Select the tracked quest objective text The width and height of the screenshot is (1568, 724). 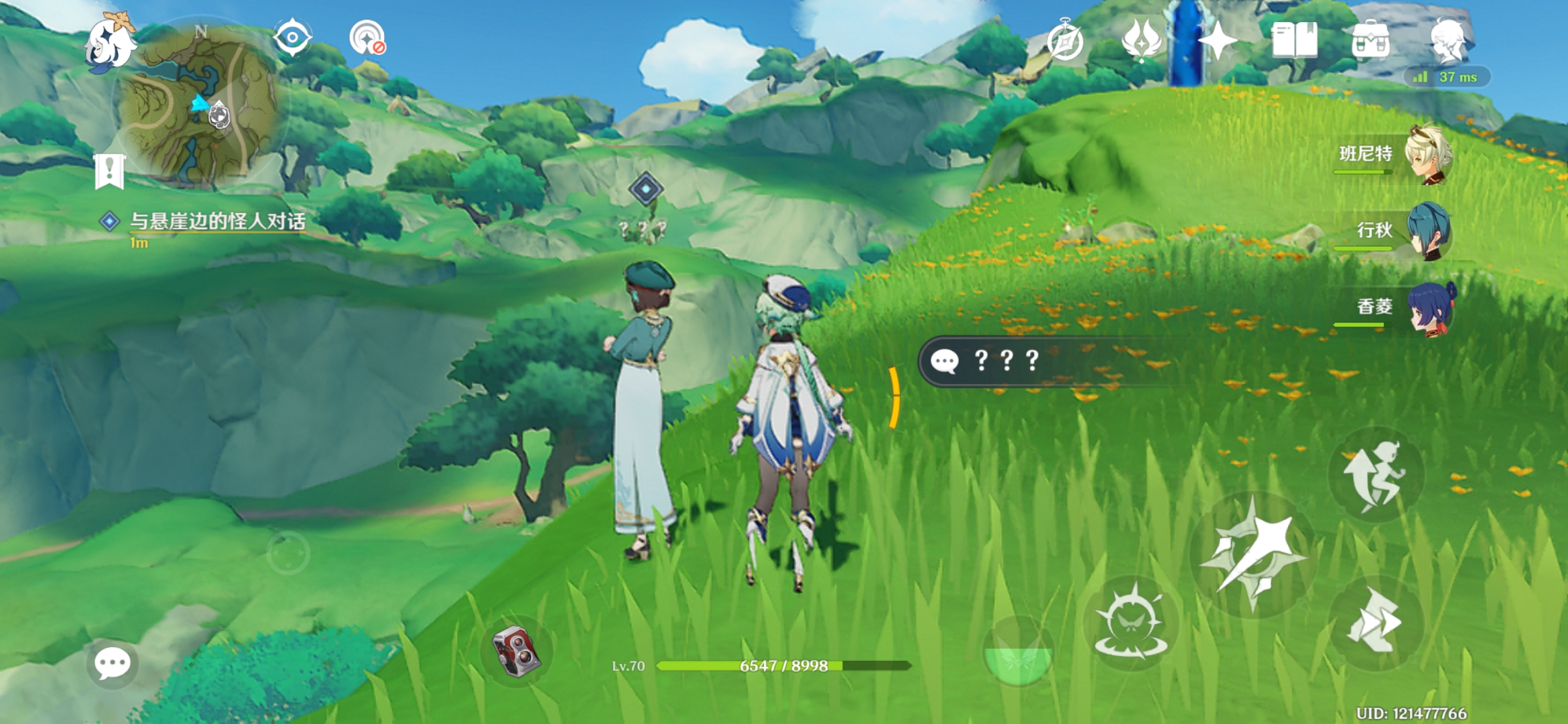217,221
